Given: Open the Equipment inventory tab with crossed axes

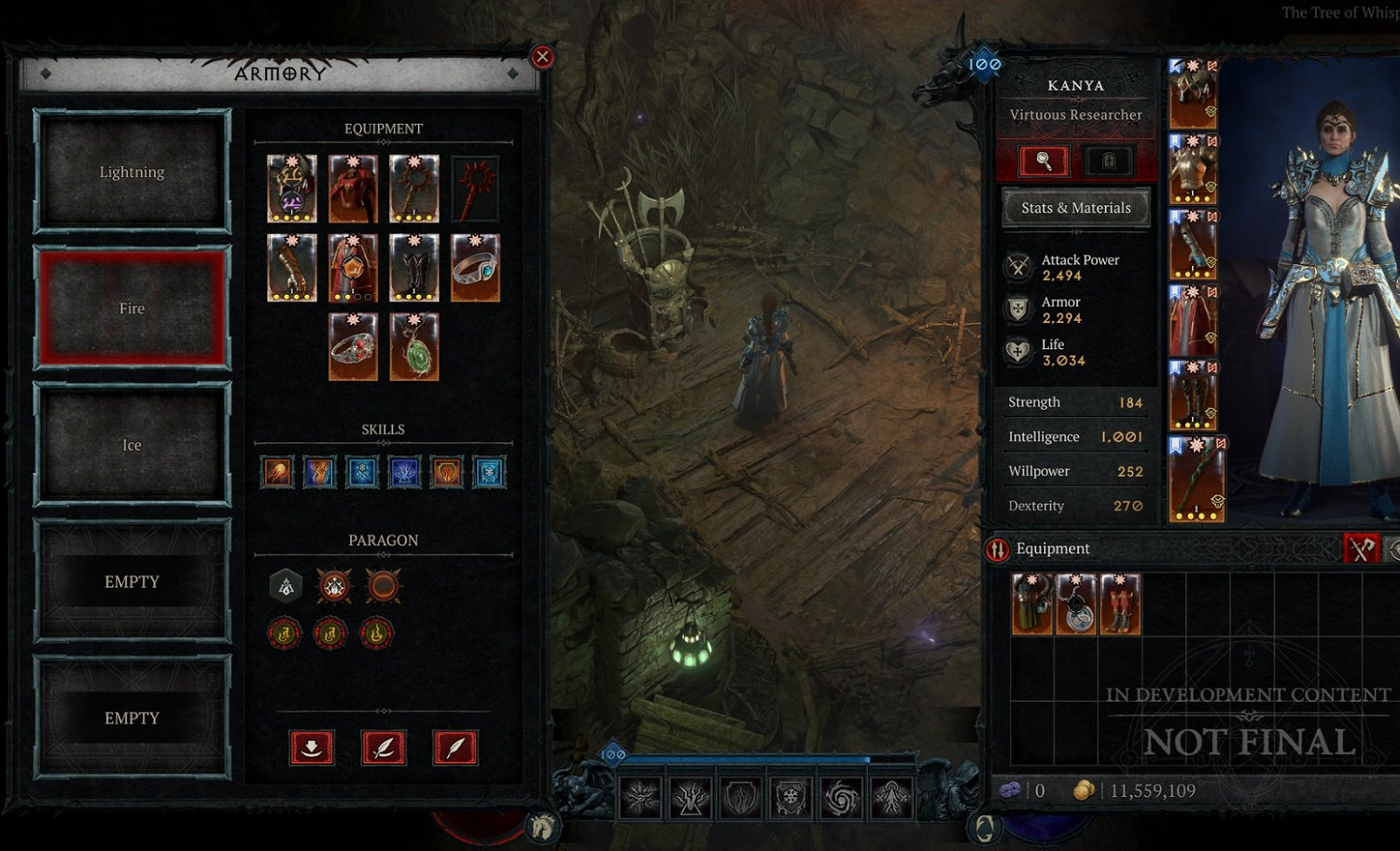Looking at the screenshot, I should [x=1361, y=549].
